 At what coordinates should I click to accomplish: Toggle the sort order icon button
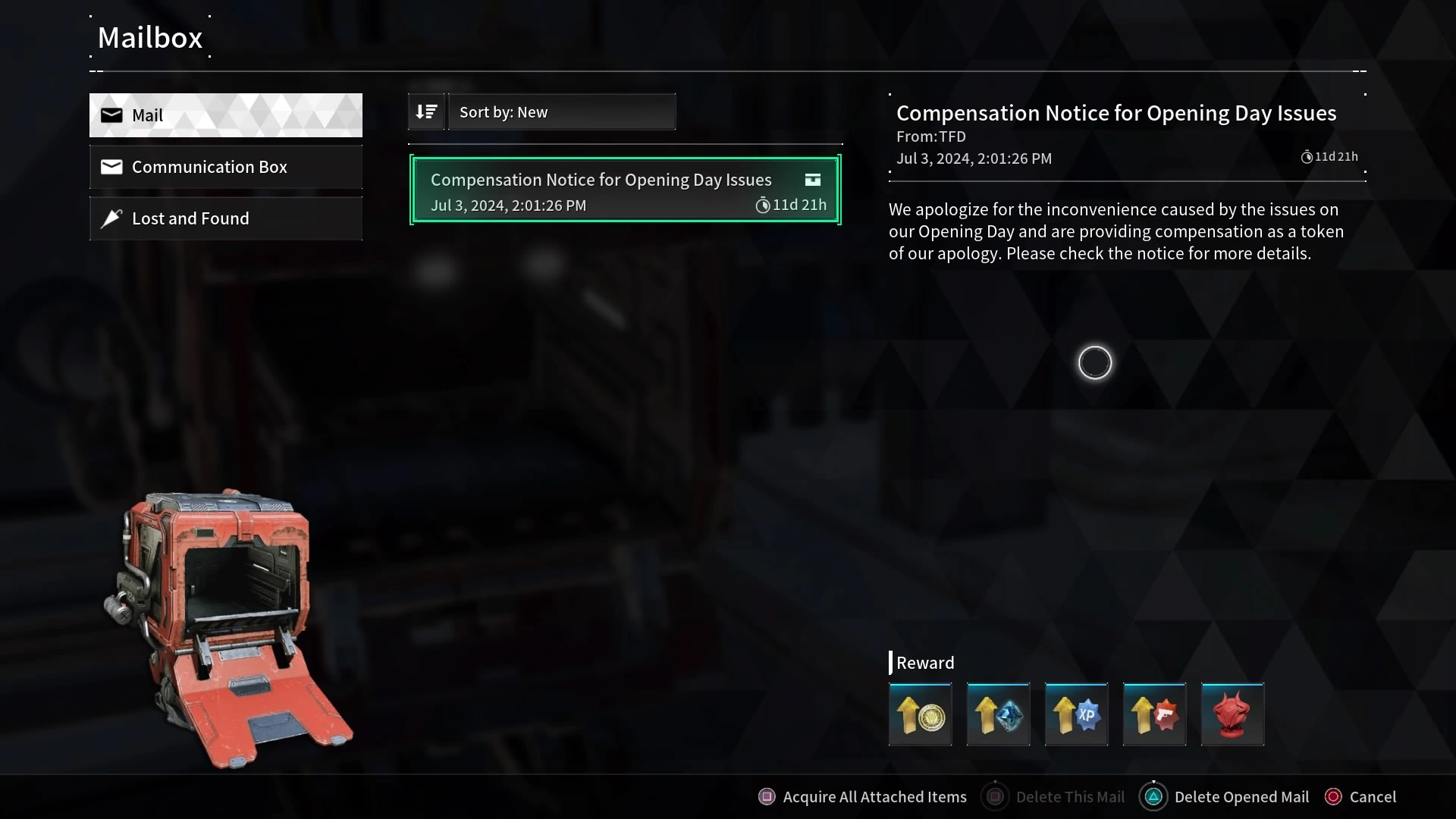[426, 112]
